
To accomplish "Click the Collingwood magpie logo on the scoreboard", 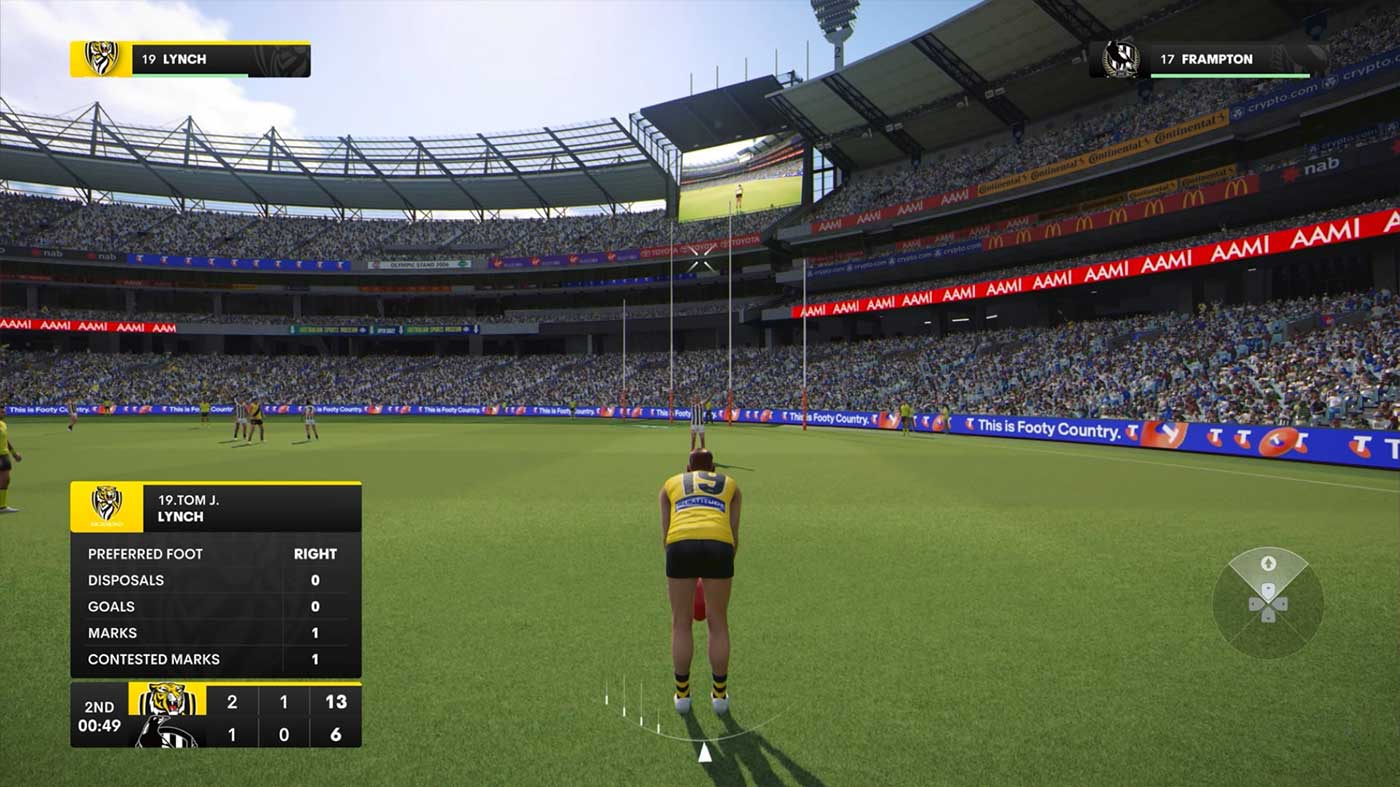I will click(x=165, y=733).
